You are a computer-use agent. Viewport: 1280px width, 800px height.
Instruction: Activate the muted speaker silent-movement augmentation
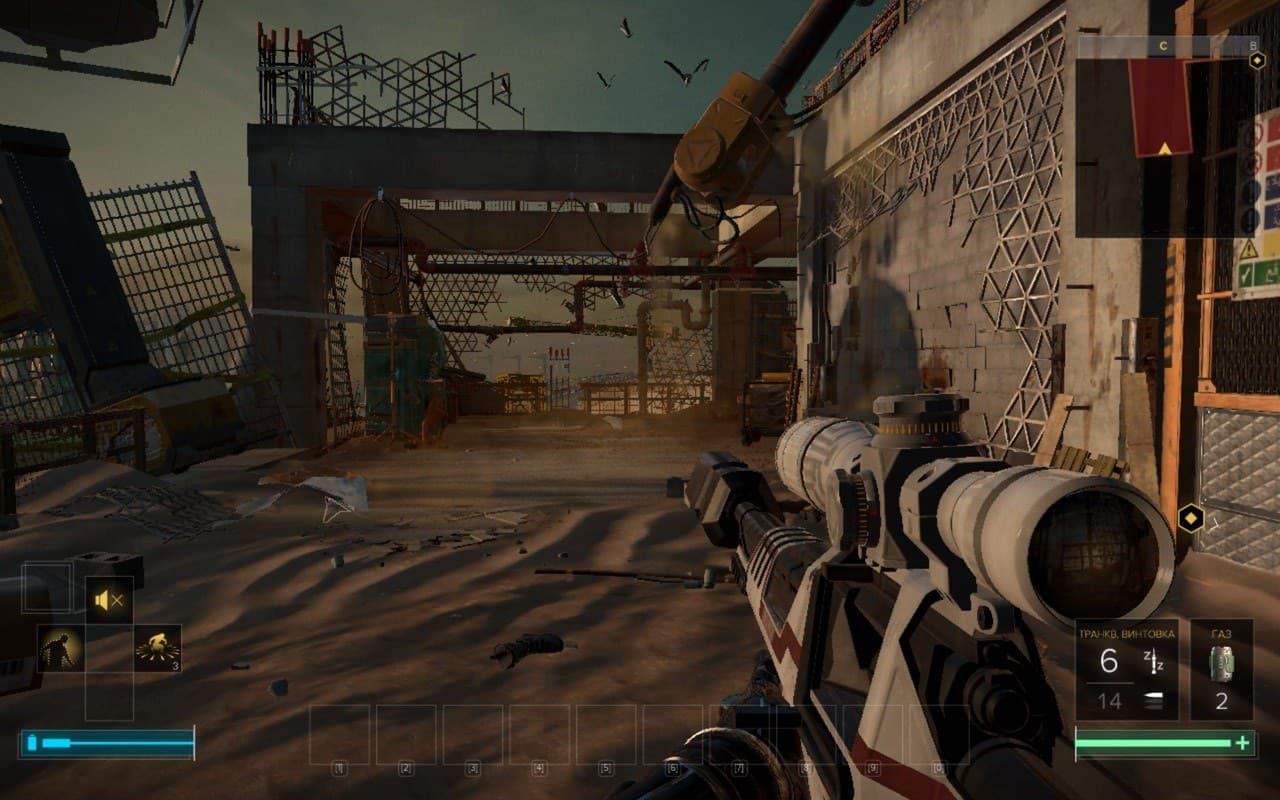[x=109, y=600]
